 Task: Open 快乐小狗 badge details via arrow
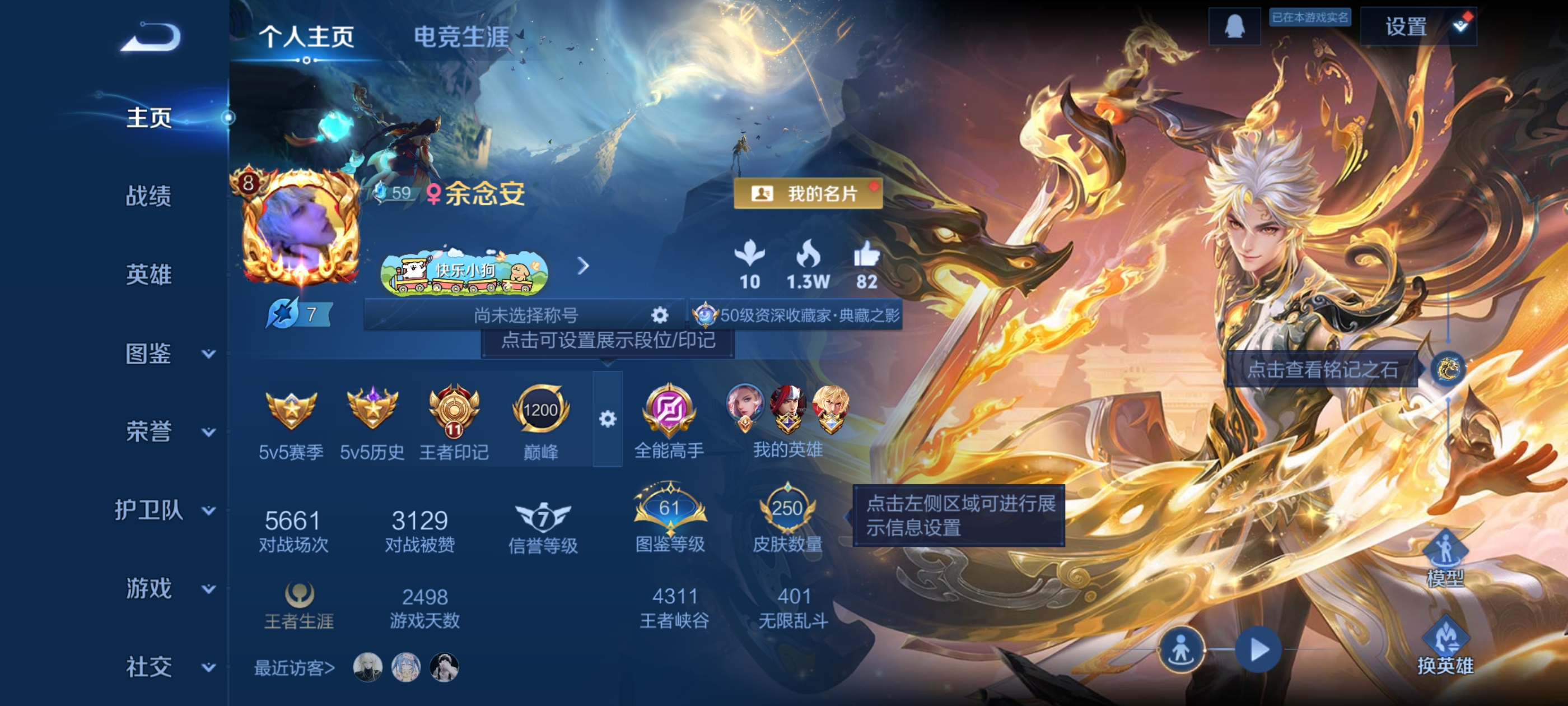coord(583,266)
